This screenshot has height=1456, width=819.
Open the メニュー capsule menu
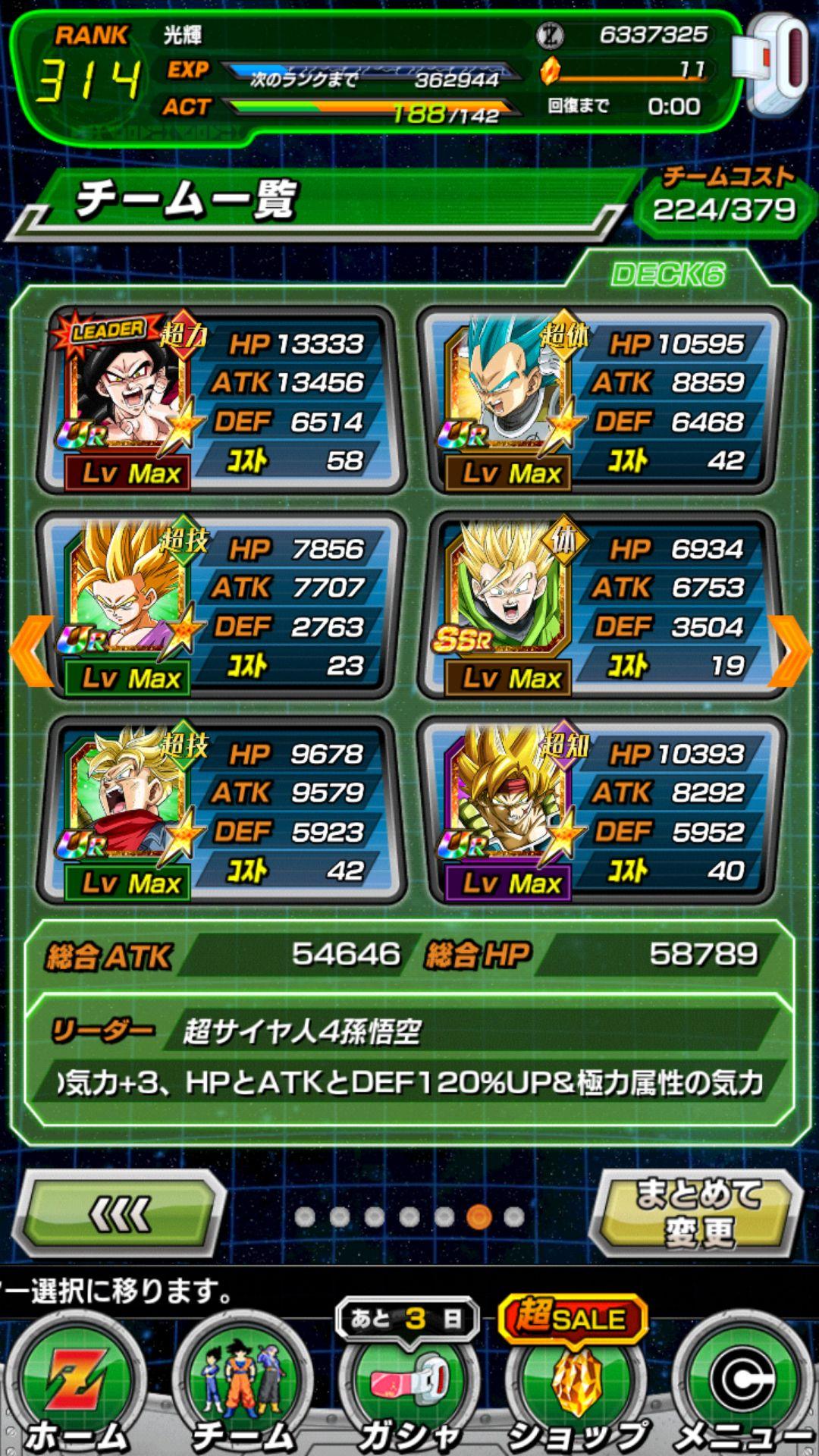pyautogui.click(x=743, y=1388)
